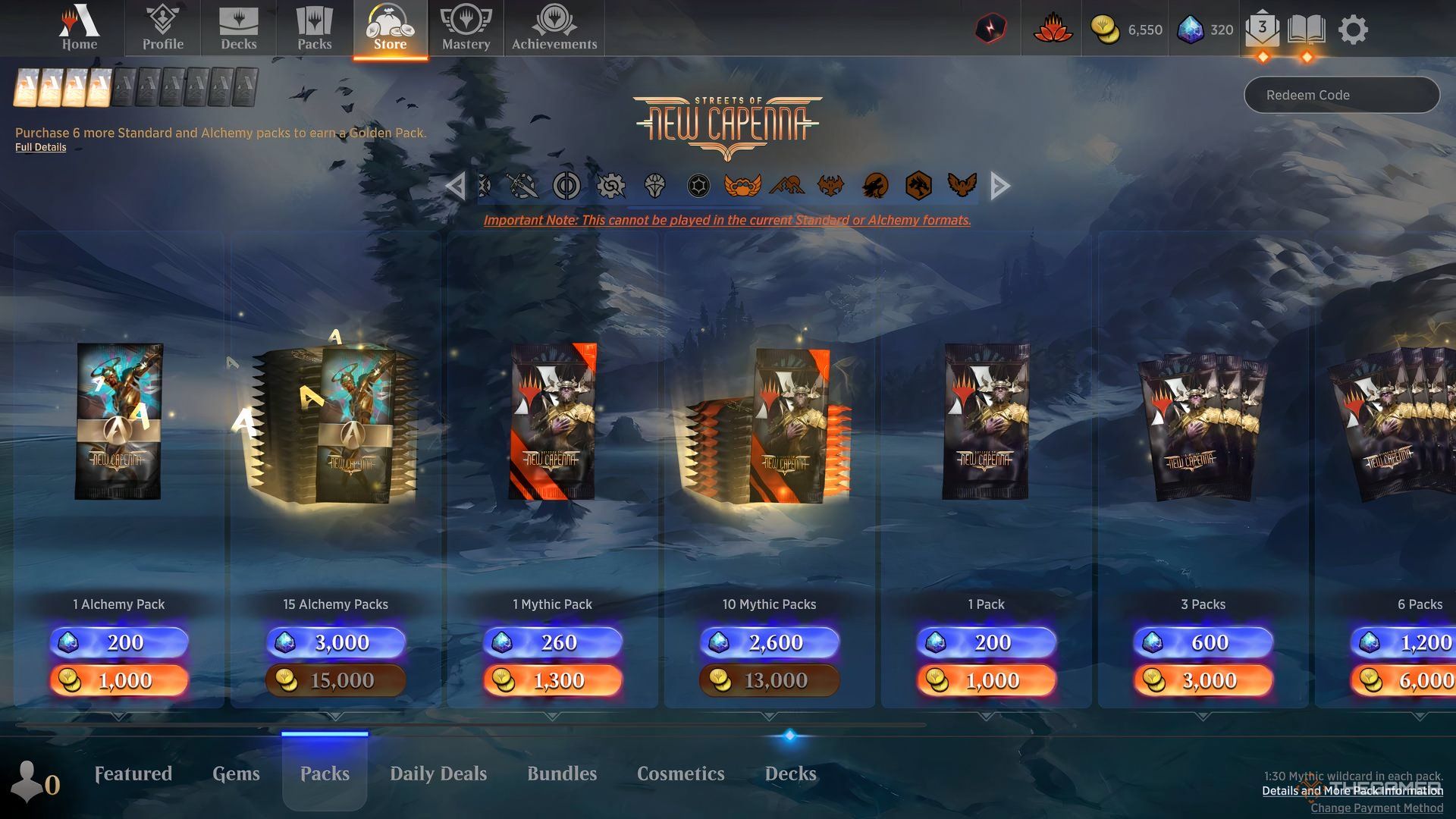Switch to the Gems store tab

(236, 773)
